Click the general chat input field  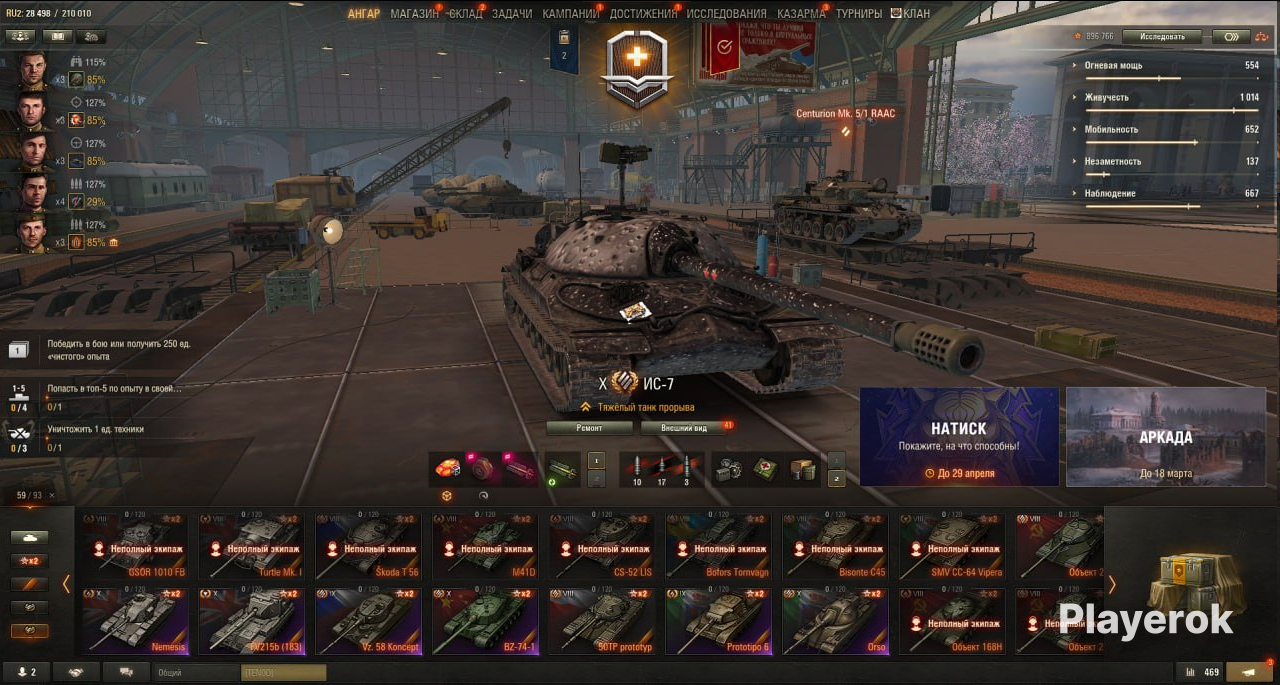[x=196, y=673]
